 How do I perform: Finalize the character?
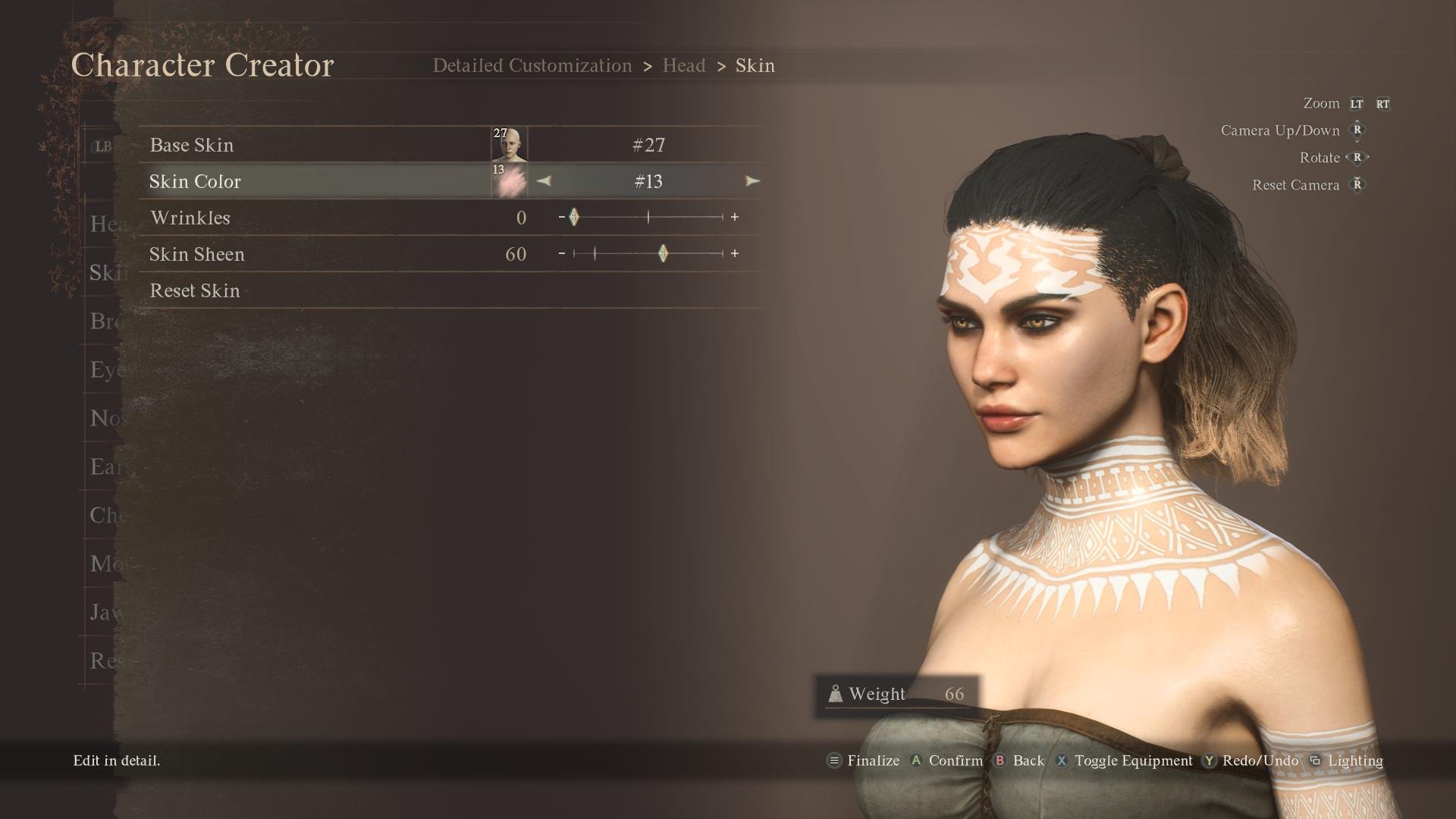click(863, 761)
